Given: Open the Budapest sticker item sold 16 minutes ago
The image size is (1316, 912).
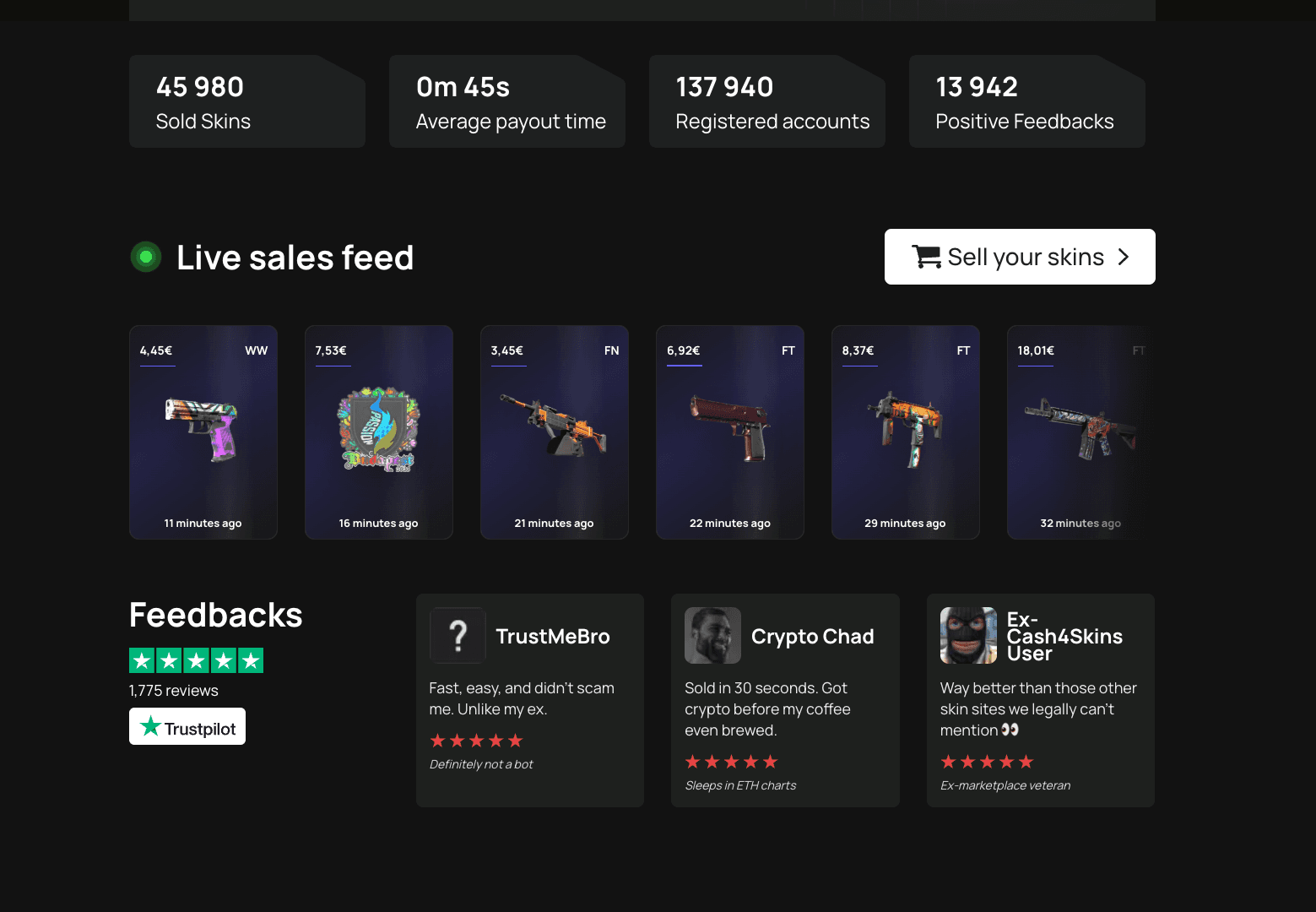Looking at the screenshot, I should click(378, 432).
